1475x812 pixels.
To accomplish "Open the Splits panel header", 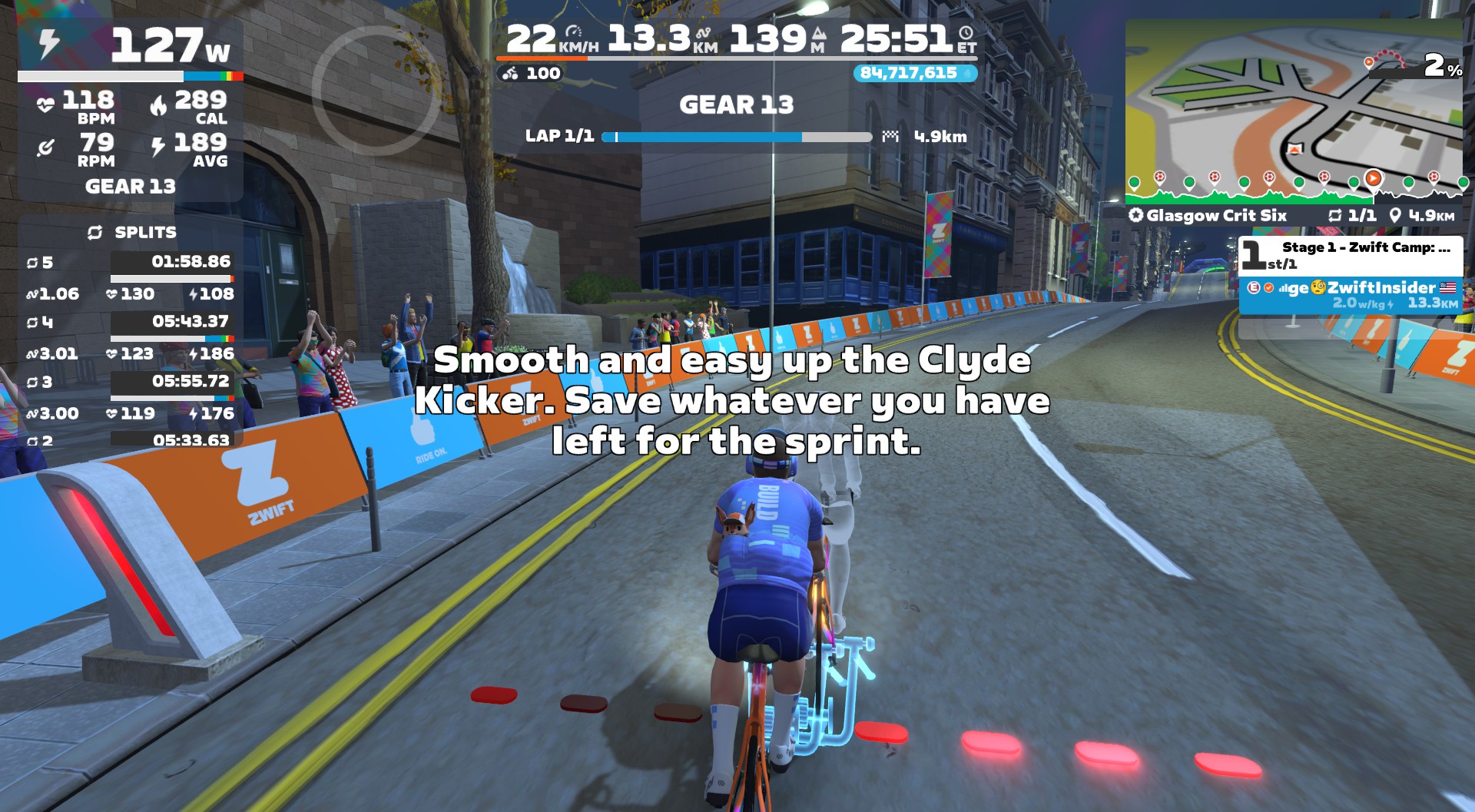I will [x=131, y=232].
